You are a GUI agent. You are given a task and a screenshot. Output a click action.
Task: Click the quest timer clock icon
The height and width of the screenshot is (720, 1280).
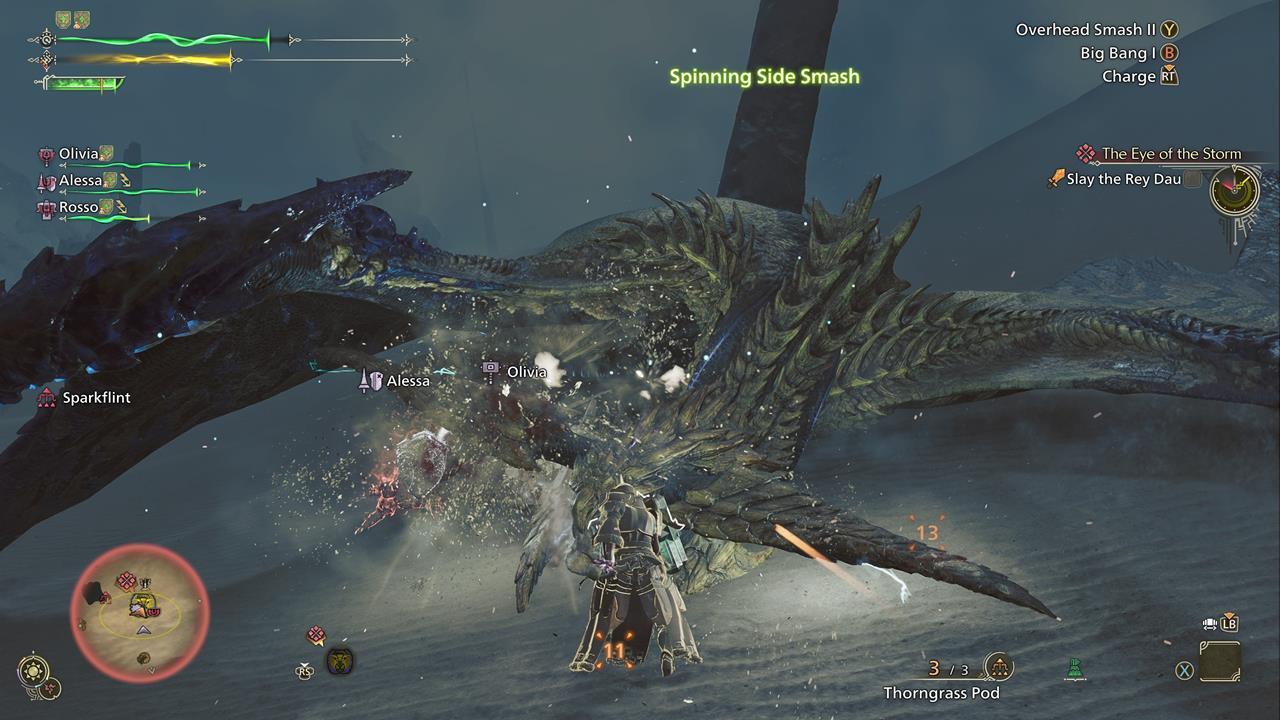(x=1233, y=189)
